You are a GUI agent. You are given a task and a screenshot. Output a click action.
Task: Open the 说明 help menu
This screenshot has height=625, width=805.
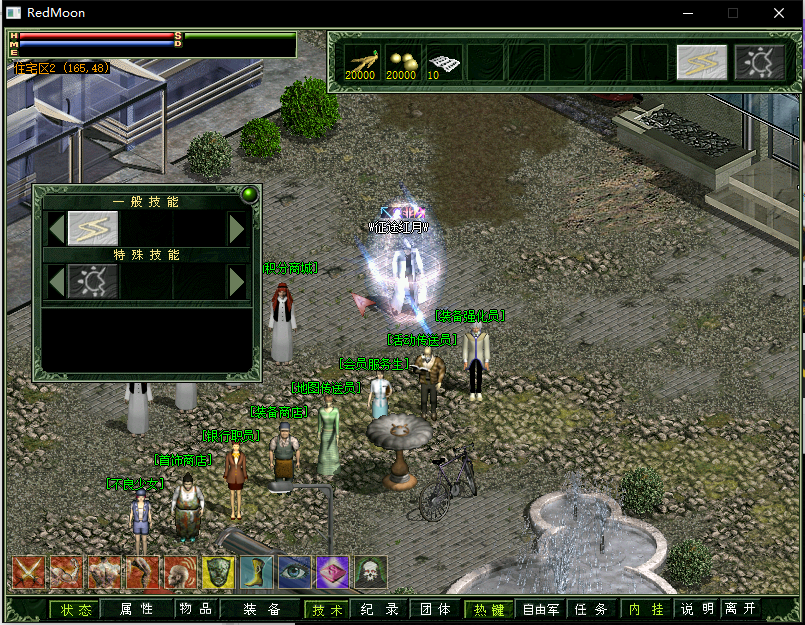point(697,609)
